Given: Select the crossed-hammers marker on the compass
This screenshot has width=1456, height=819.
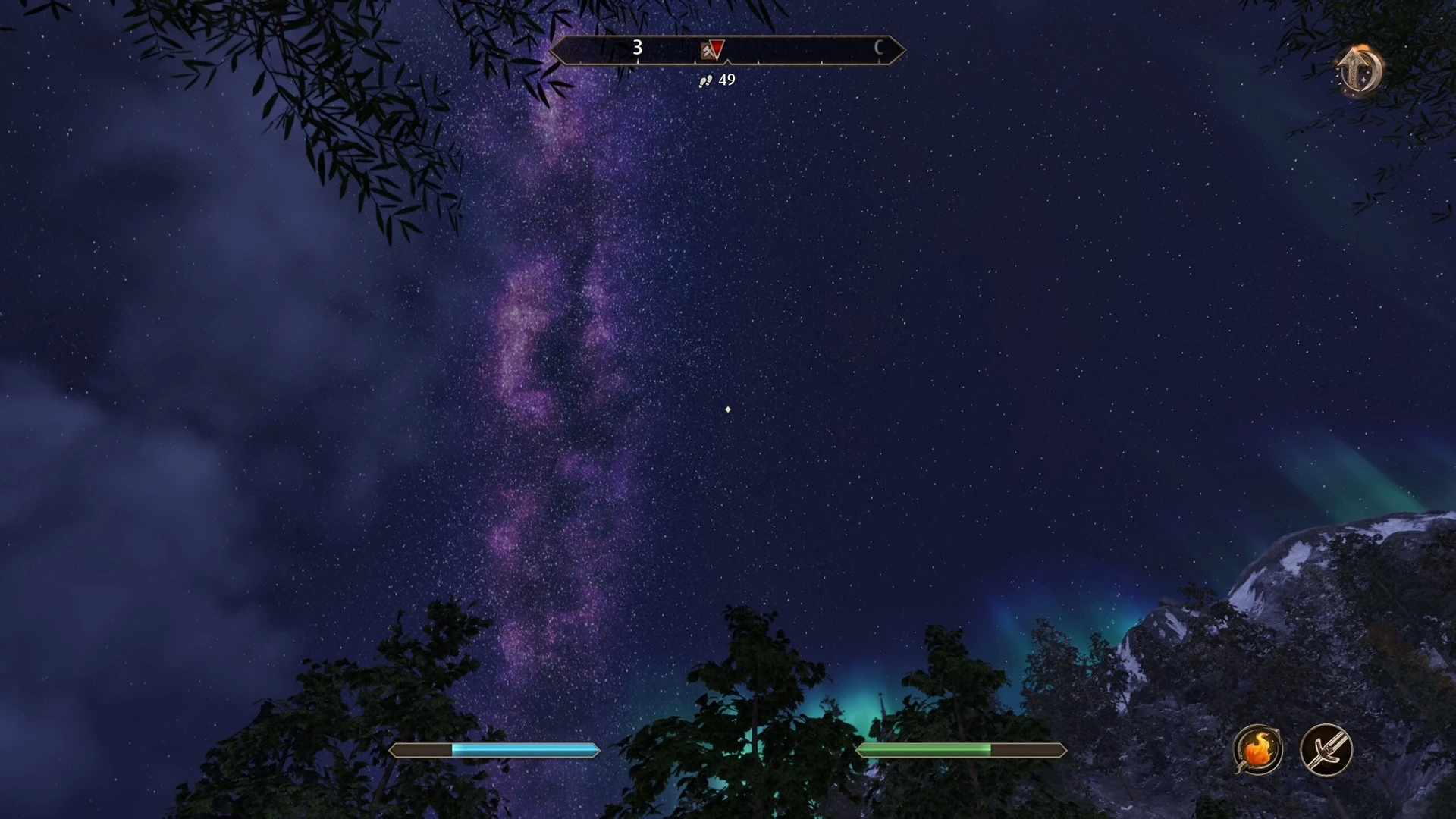Looking at the screenshot, I should coord(707,51).
